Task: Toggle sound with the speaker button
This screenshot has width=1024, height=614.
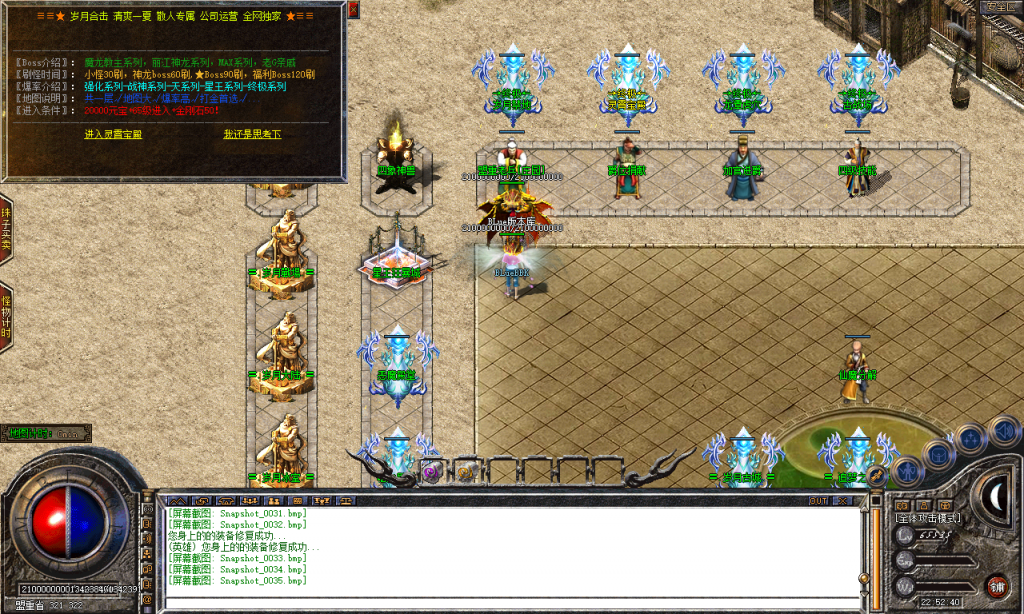Action: 1001,431
